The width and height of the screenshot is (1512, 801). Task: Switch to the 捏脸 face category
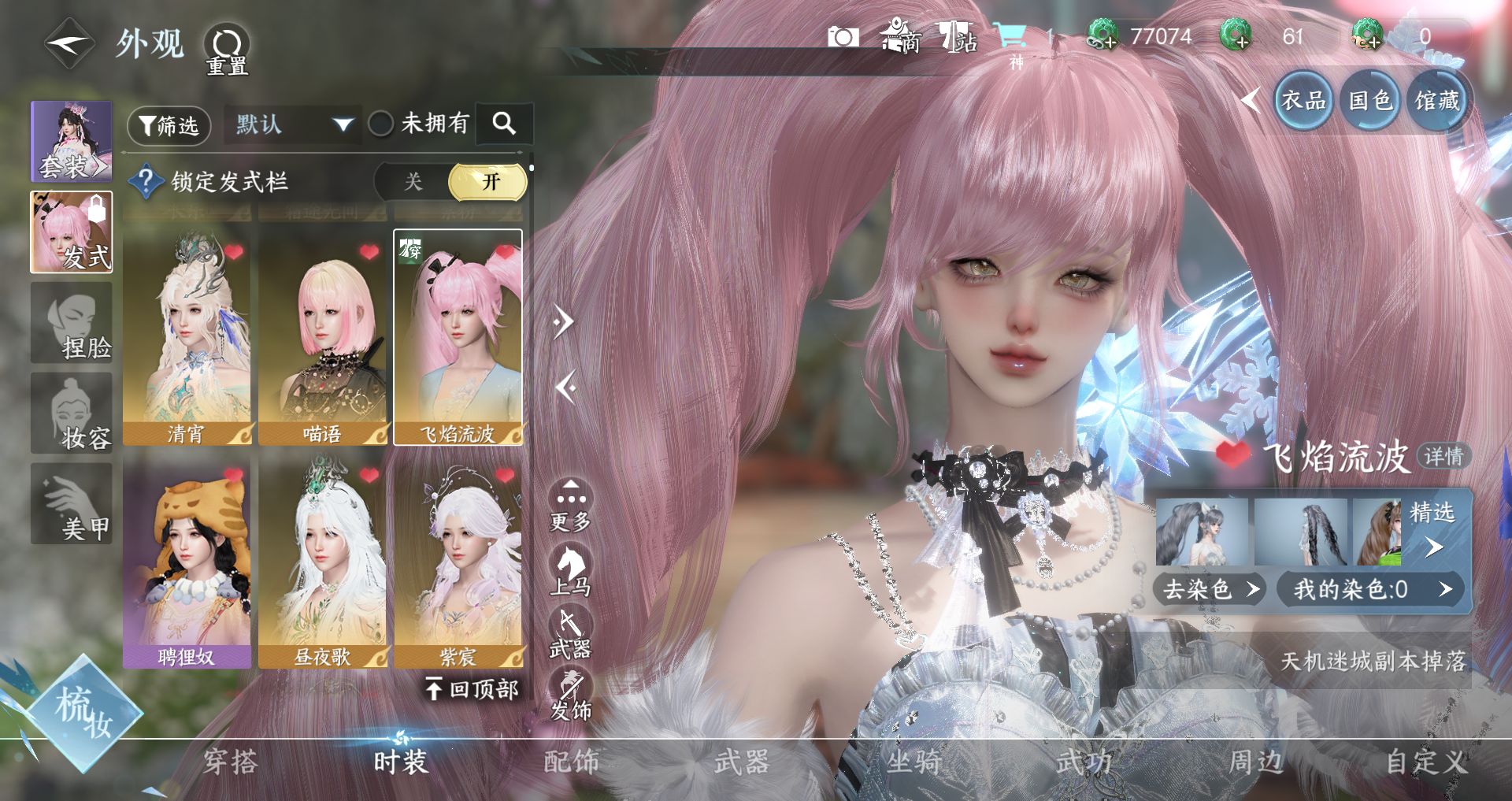pos(72,324)
